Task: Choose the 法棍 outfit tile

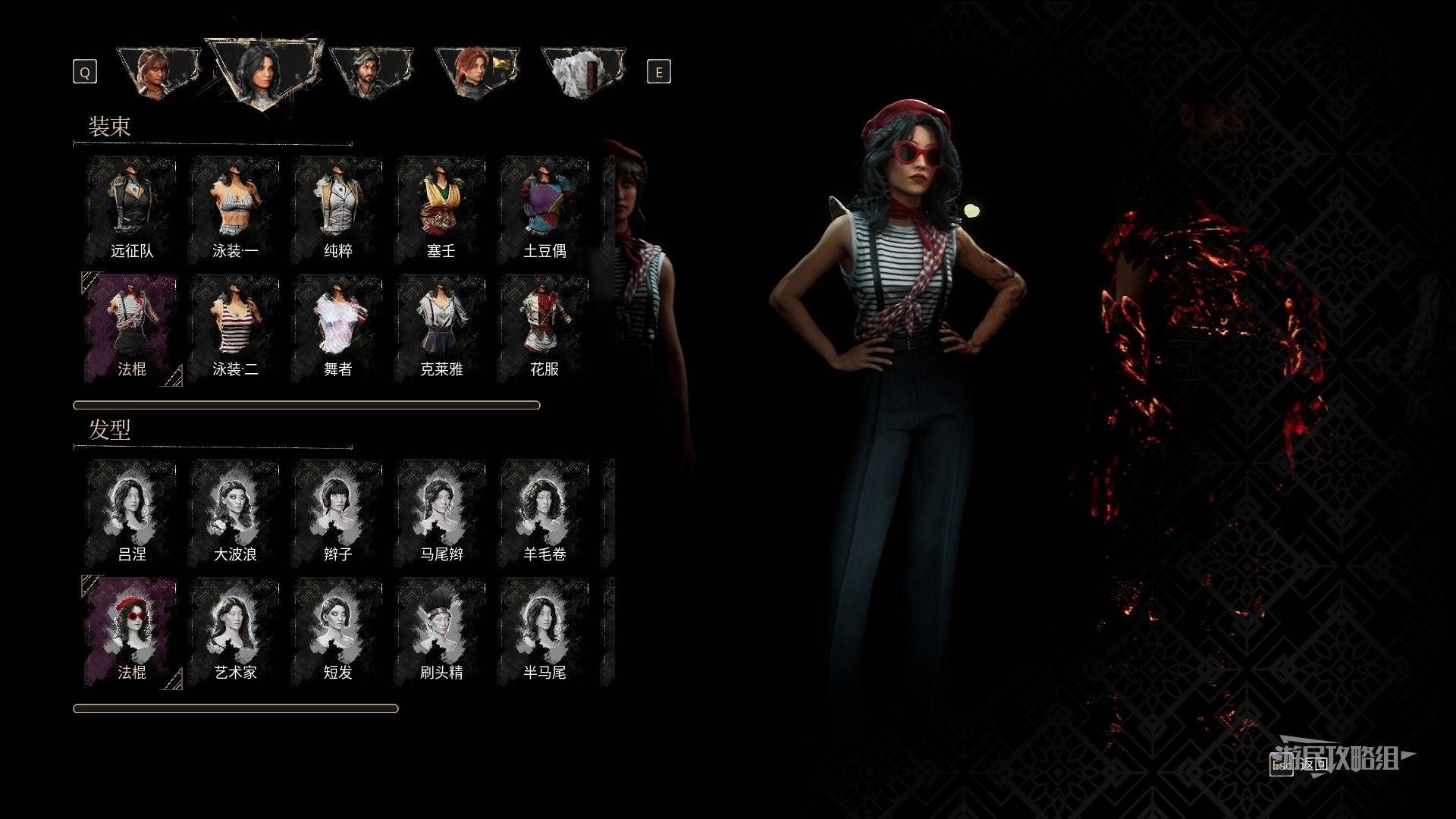Action: (132, 328)
